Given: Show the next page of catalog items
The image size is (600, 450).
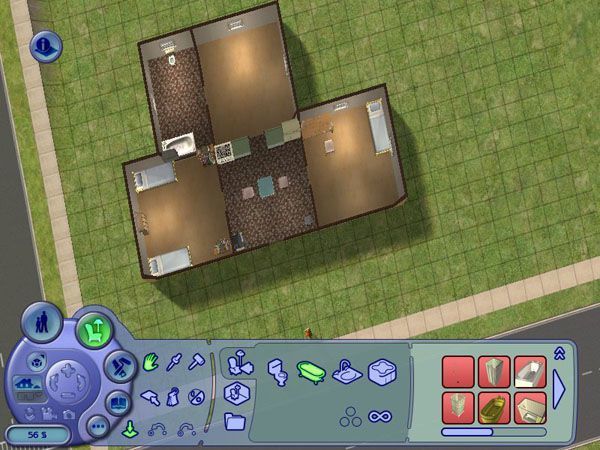Looking at the screenshot, I should [559, 387].
